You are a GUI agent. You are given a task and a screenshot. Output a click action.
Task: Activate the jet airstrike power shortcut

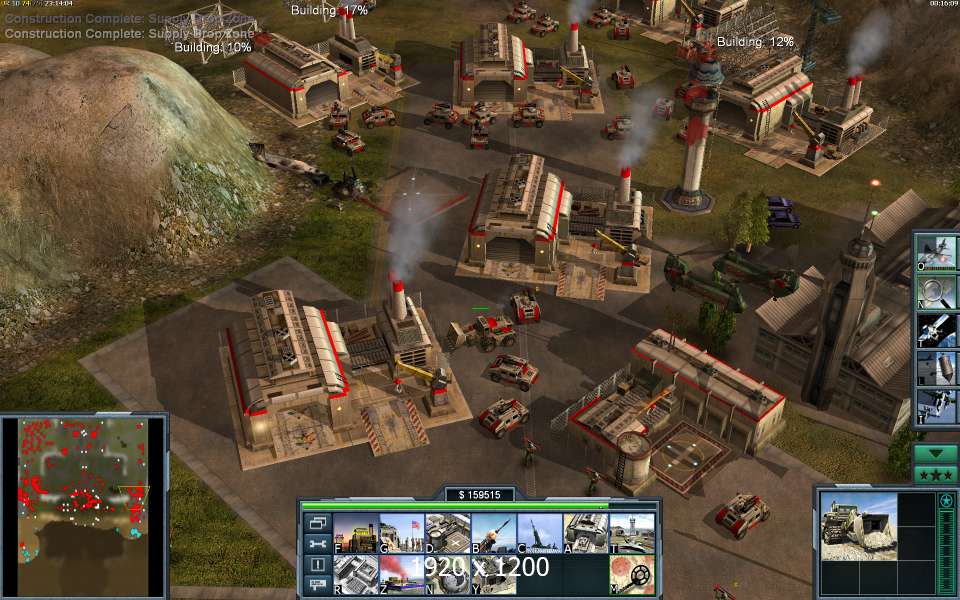[937, 254]
